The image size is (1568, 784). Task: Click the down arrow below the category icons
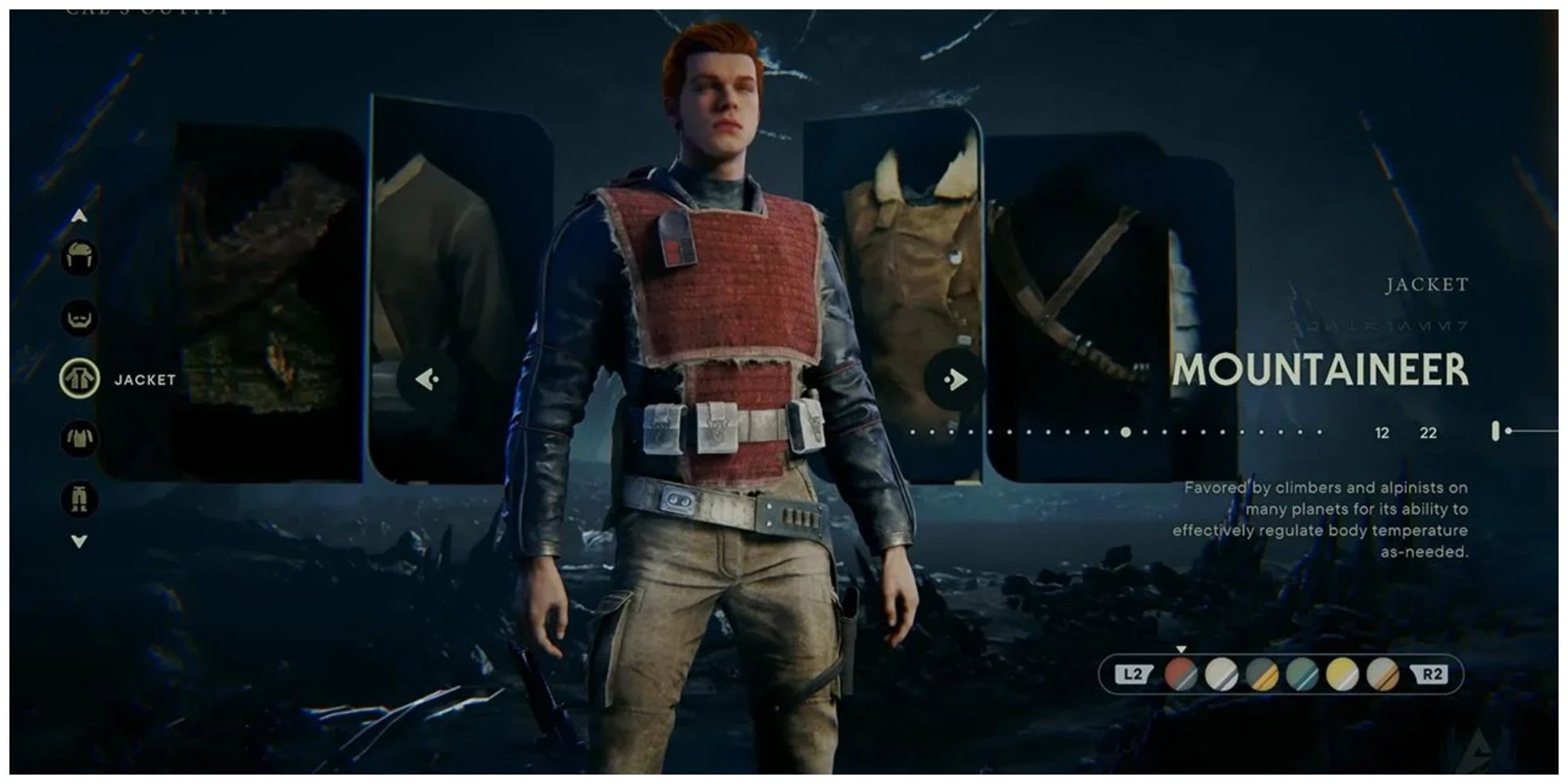click(x=78, y=539)
